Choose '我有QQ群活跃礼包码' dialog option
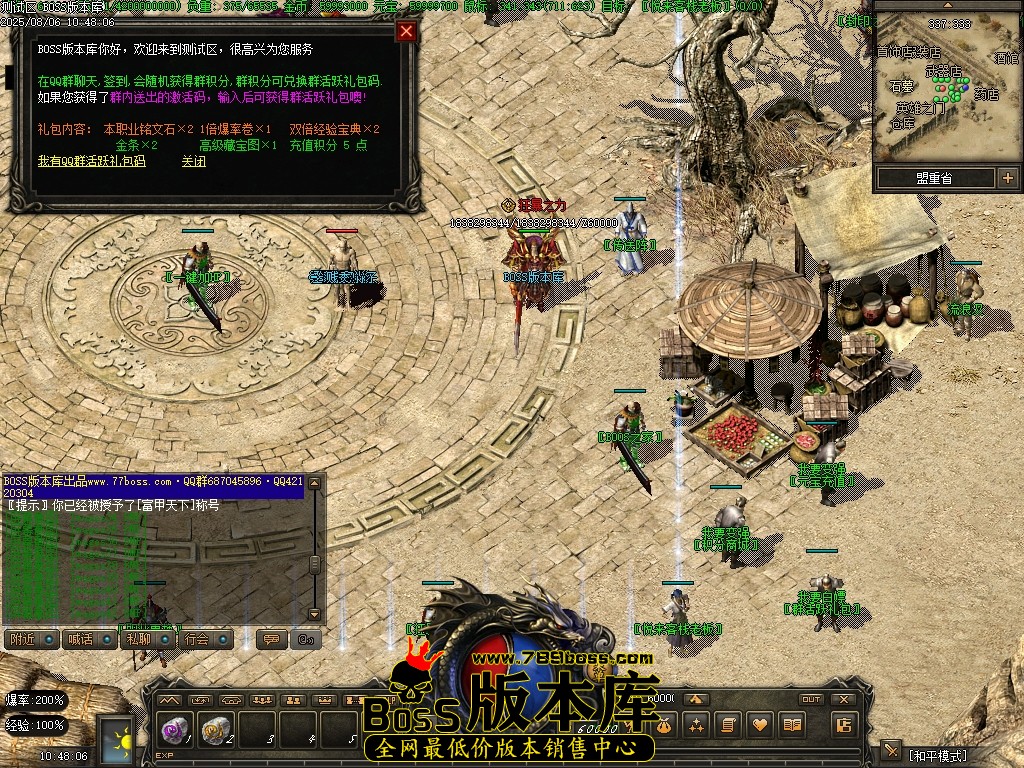This screenshot has height=768, width=1024. tap(91, 161)
